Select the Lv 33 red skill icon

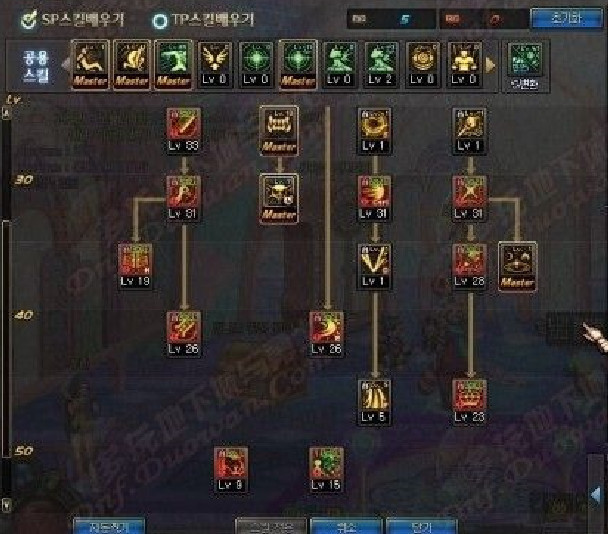[183, 127]
